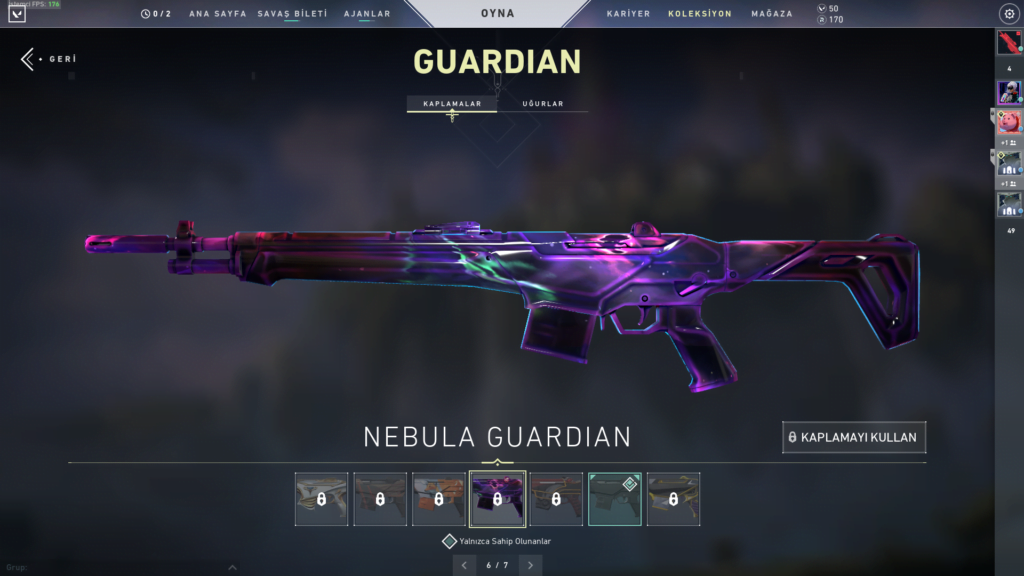1024x576 pixels.
Task: Go to the previous skin page arrow
Action: point(464,565)
